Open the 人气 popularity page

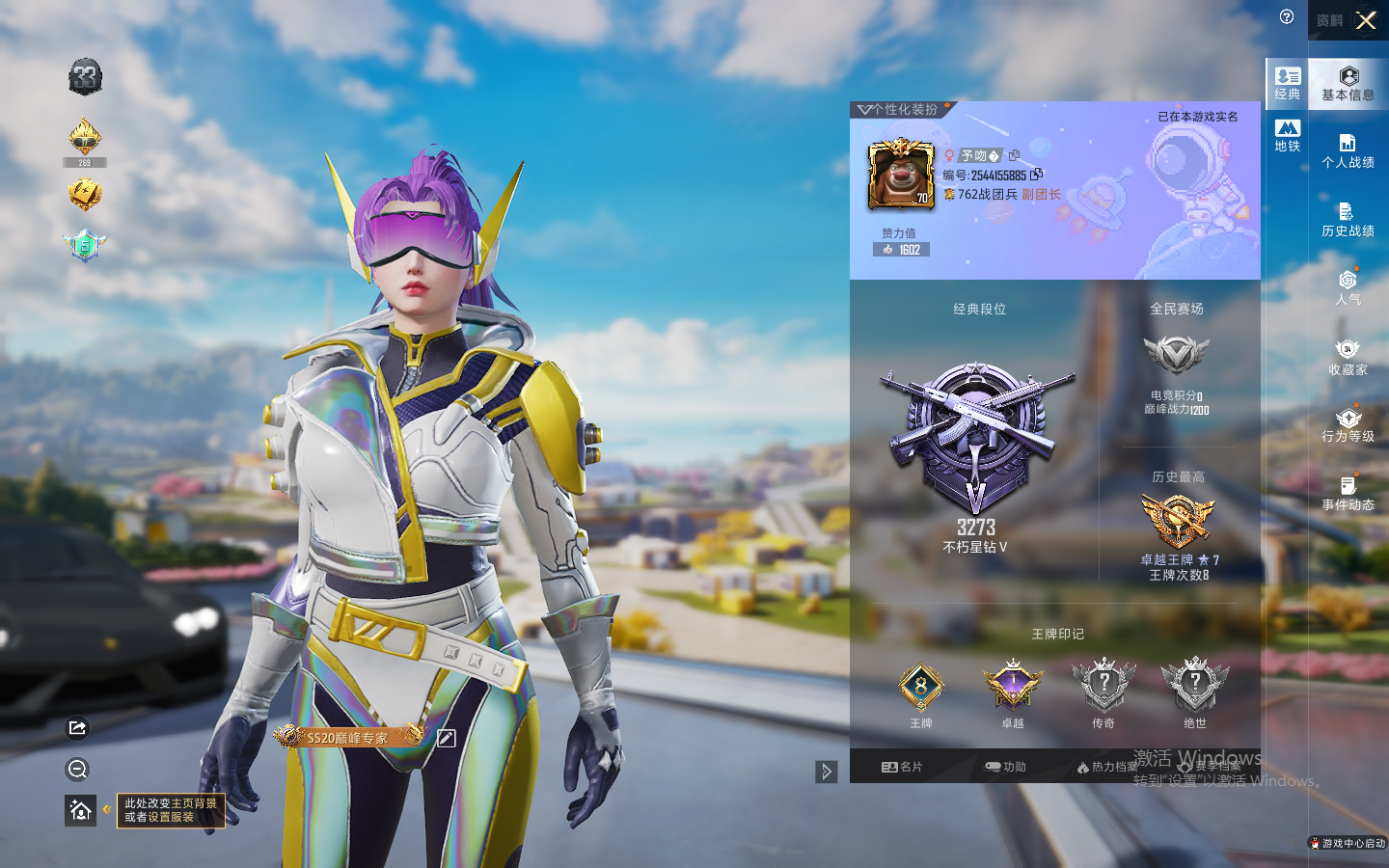click(x=1348, y=287)
